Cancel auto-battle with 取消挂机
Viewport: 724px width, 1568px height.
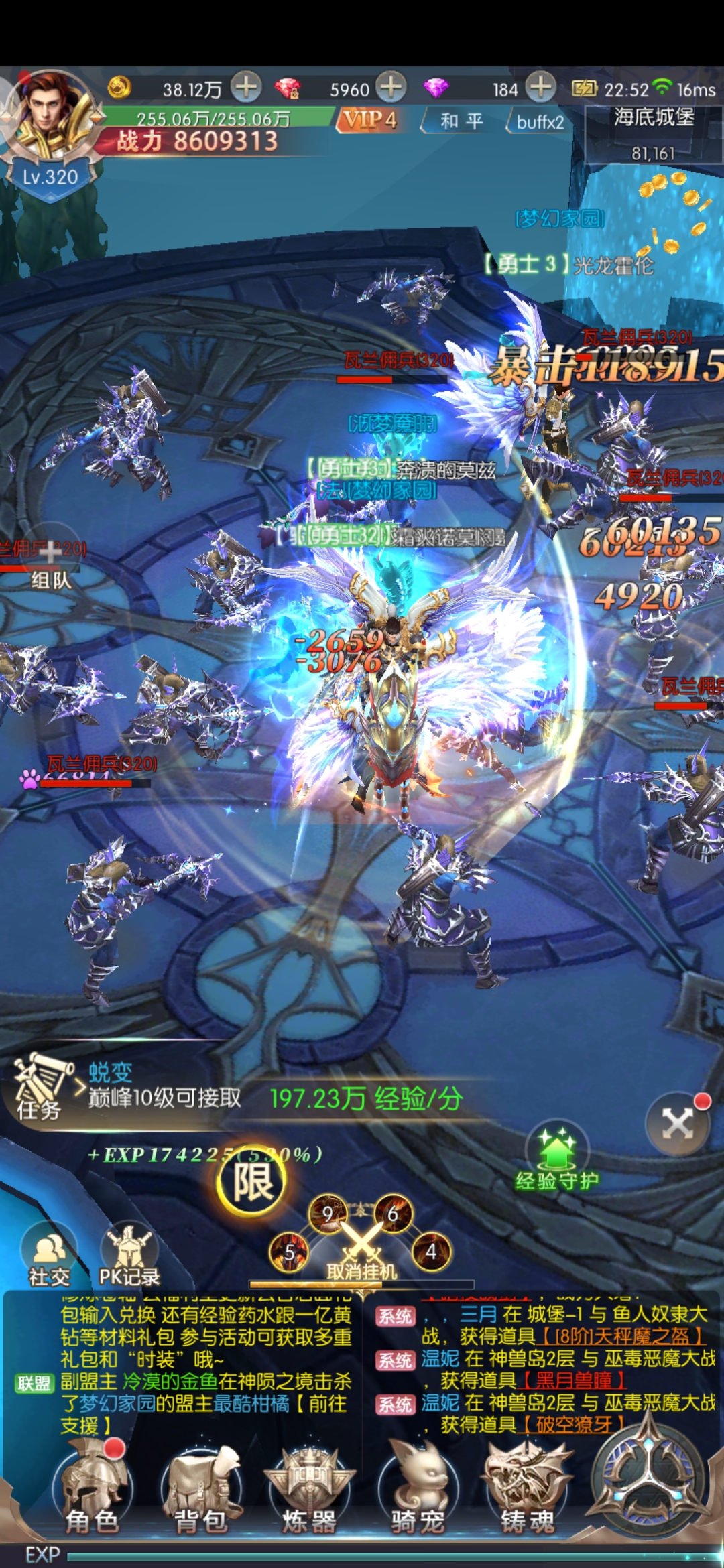pos(362,1252)
